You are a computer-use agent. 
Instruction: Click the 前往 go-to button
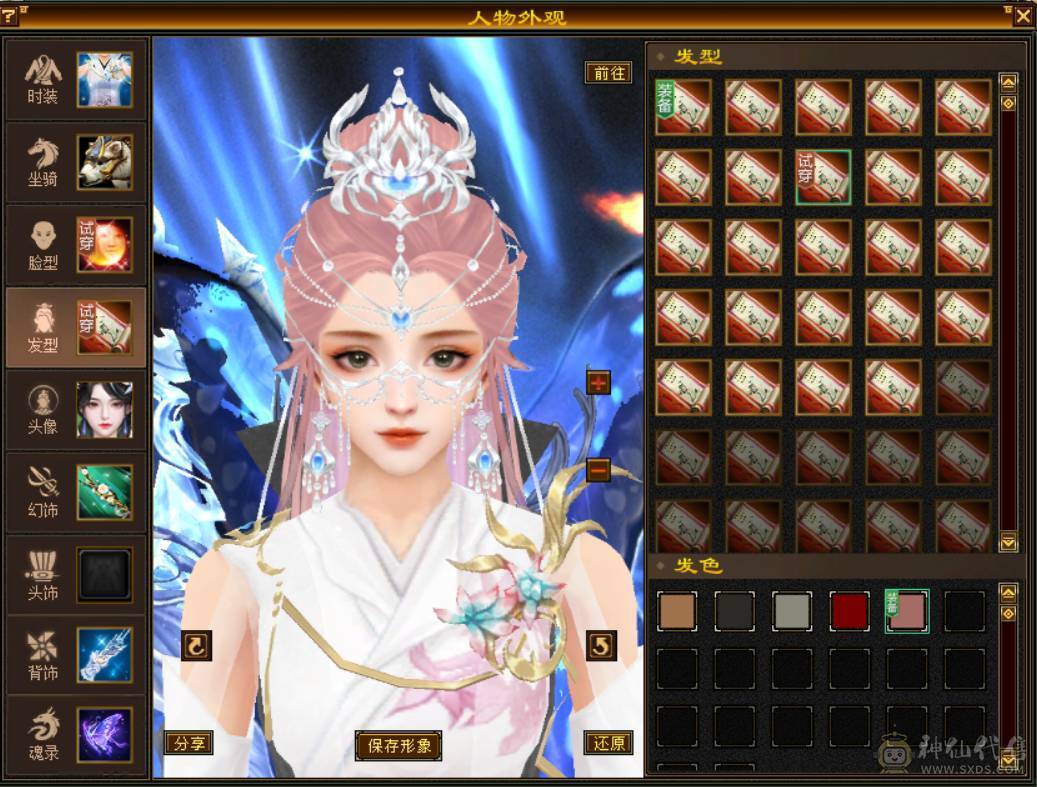pyautogui.click(x=608, y=73)
